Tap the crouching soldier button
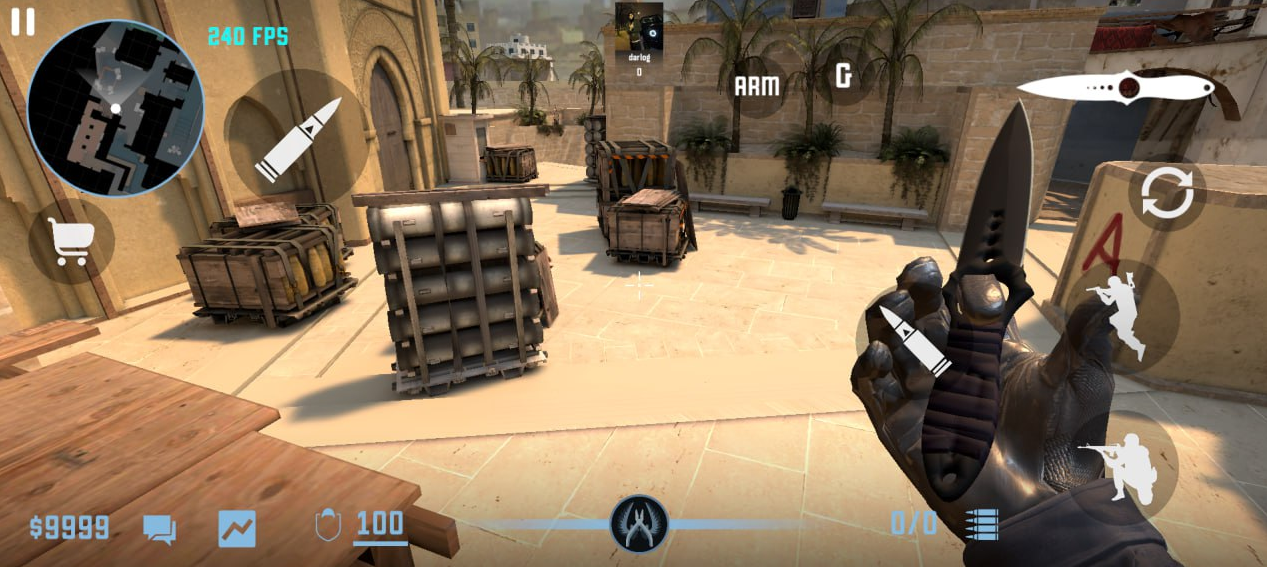Image resolution: width=1267 pixels, height=567 pixels. pyautogui.click(x=1120, y=467)
